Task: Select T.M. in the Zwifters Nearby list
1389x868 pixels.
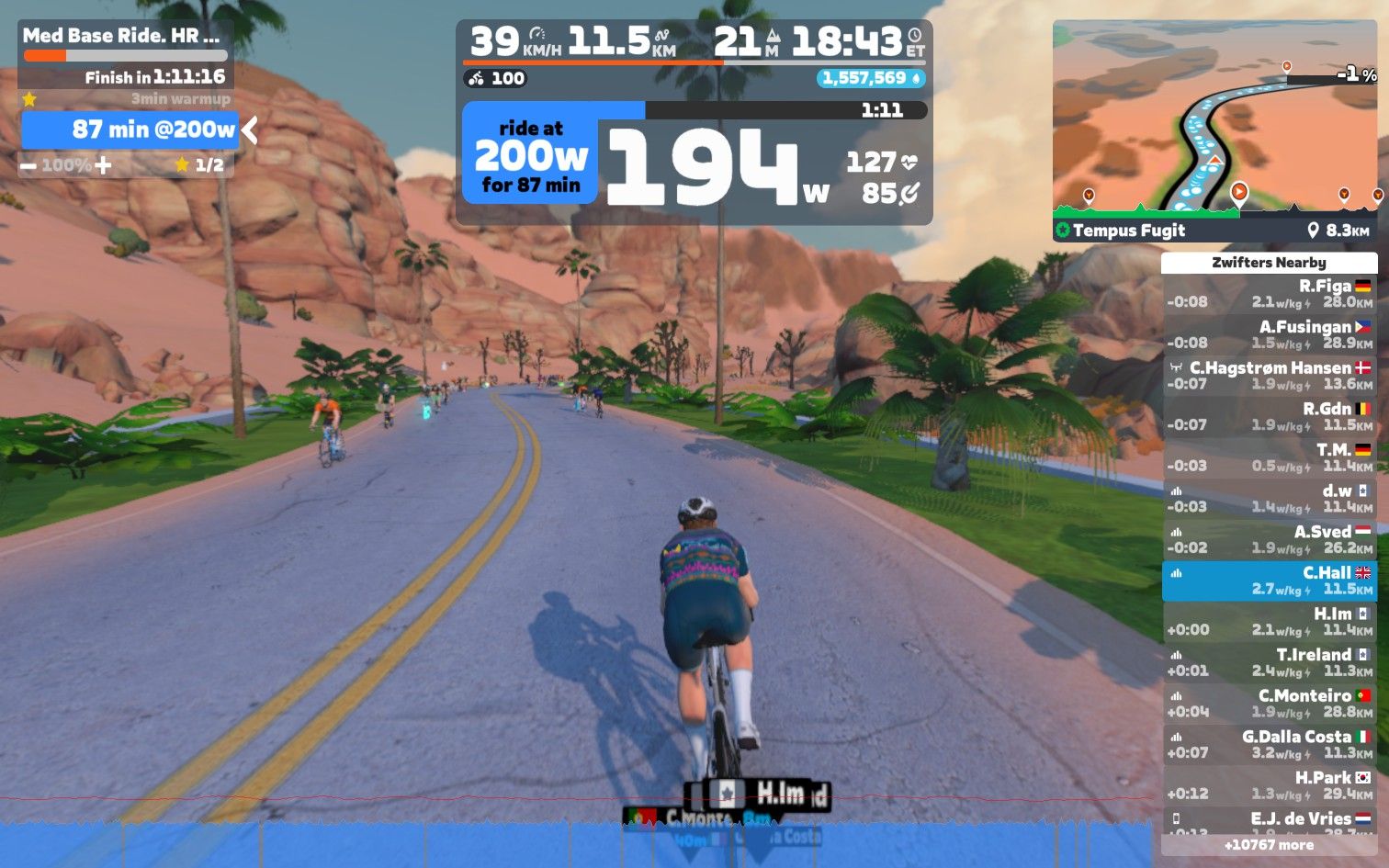Action: (1269, 457)
